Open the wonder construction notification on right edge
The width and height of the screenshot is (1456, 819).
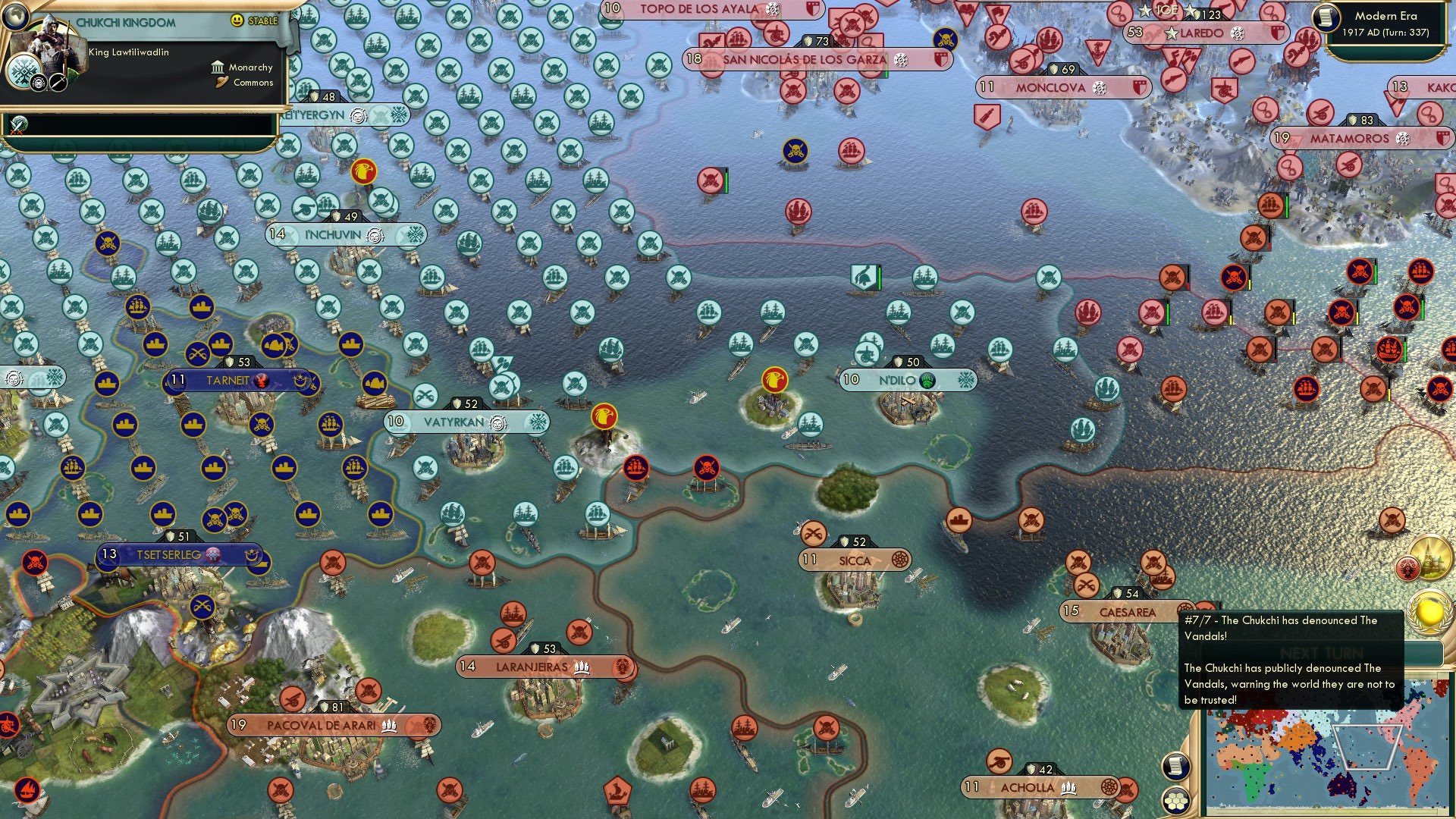coord(1430,558)
